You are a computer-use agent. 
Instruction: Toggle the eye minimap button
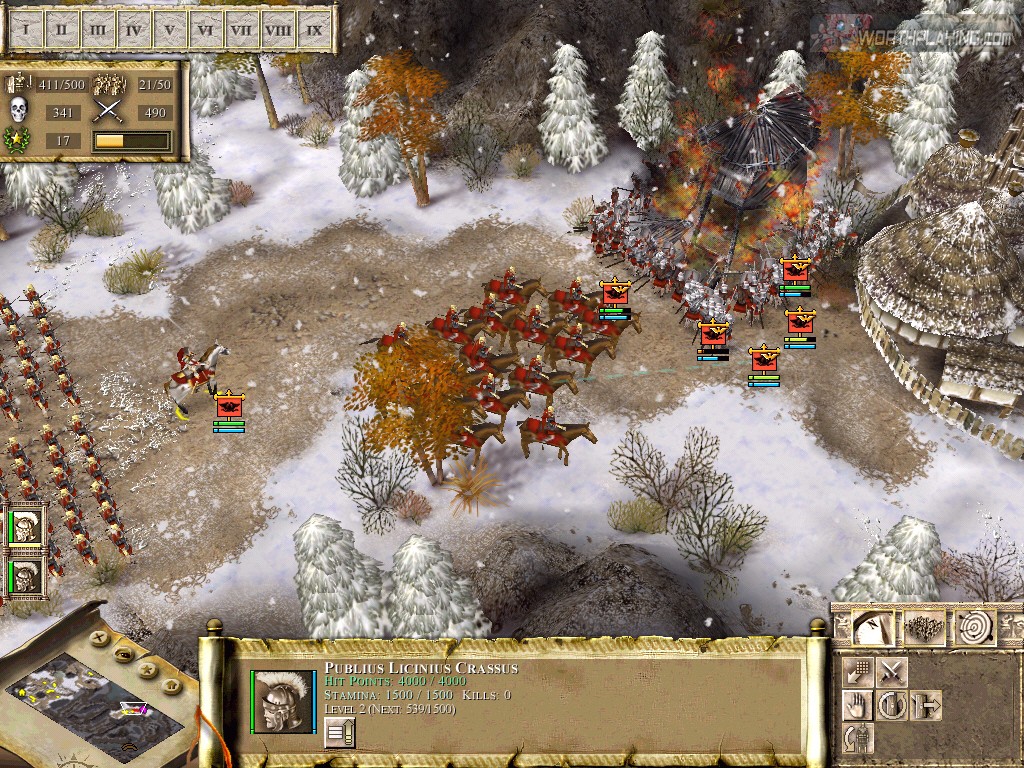point(122,654)
